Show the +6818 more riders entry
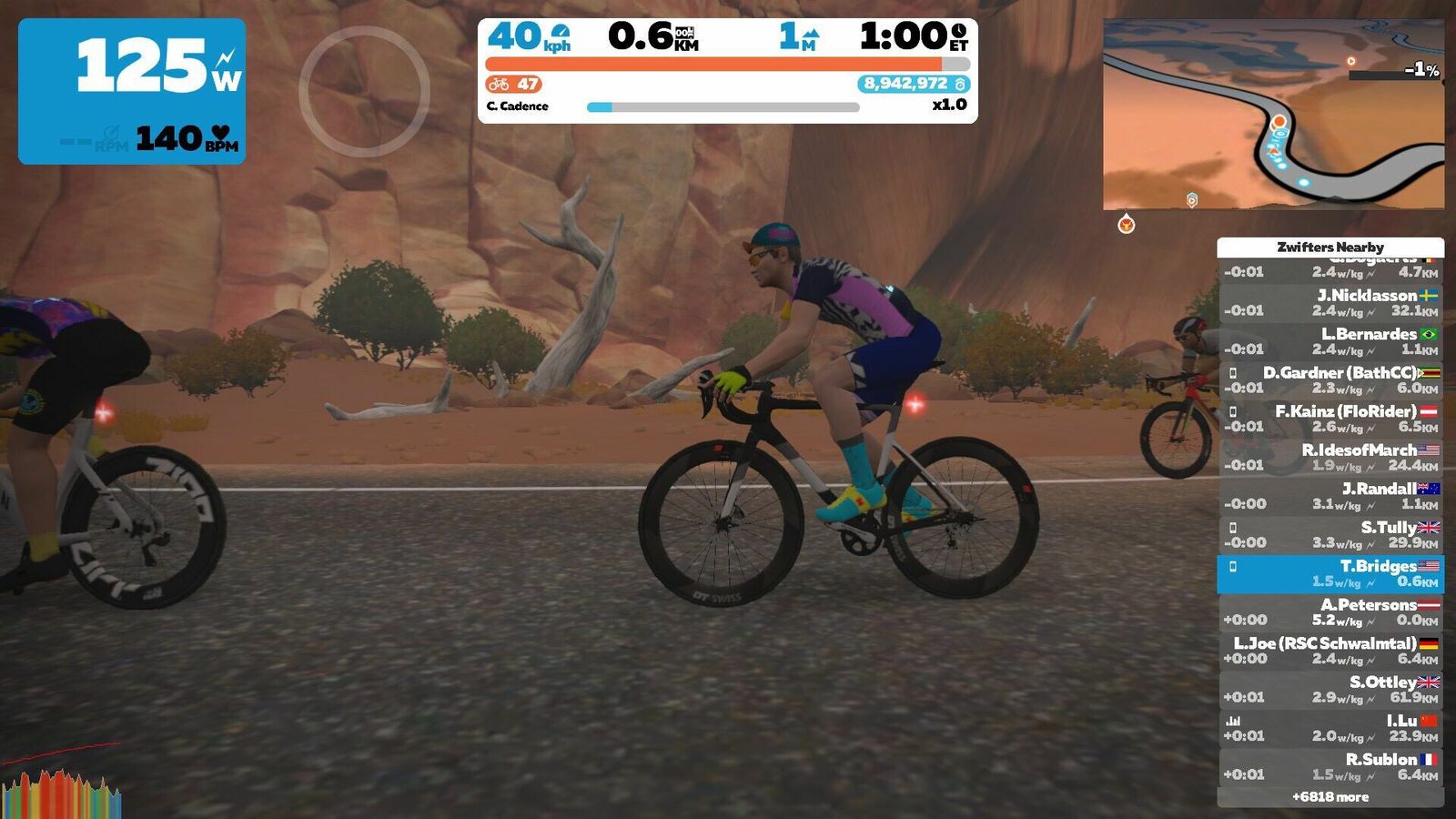Screen dimensions: 1456x819 [x=1330, y=797]
